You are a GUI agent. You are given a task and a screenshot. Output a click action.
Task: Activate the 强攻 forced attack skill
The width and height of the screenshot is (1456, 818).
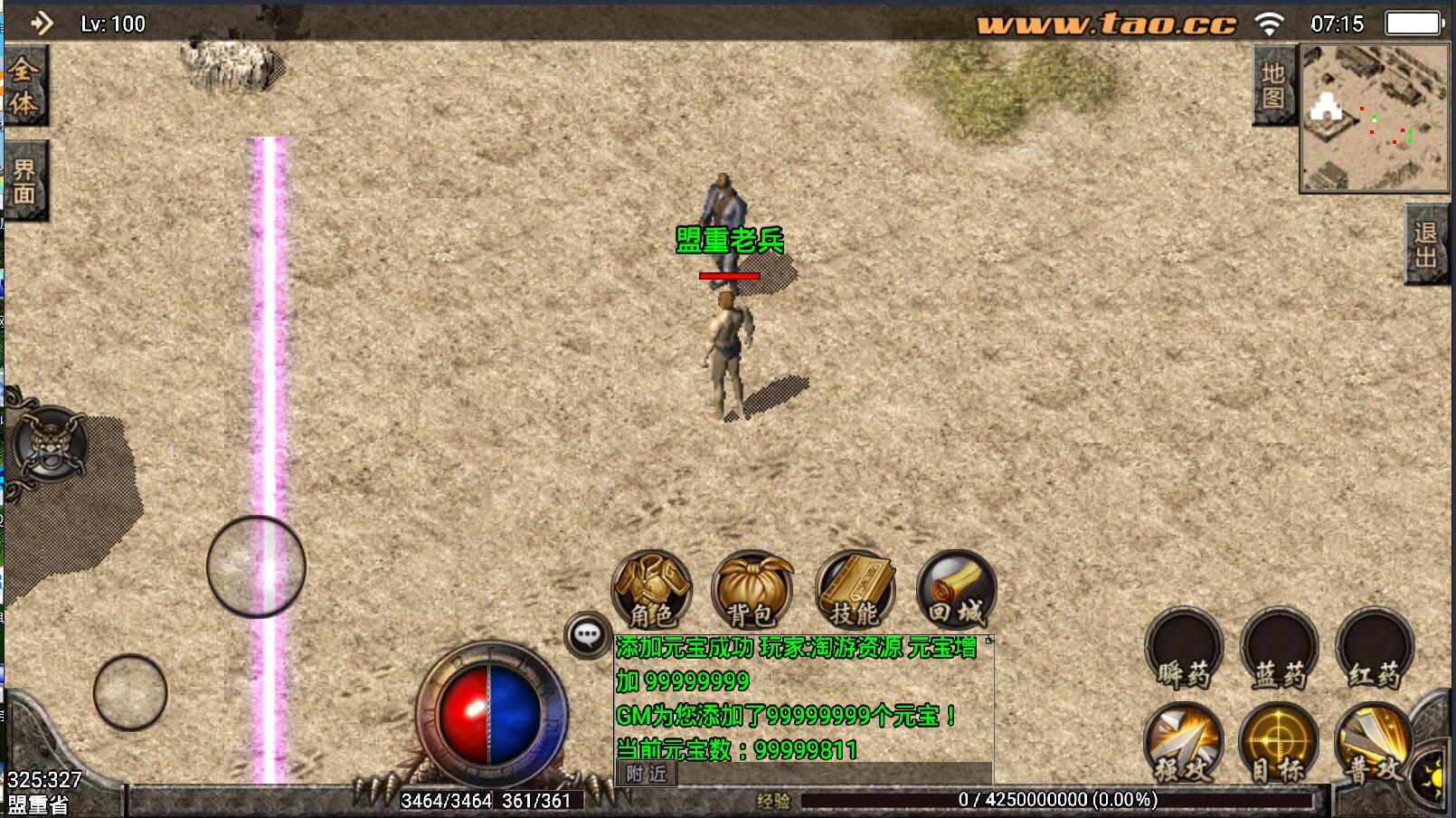coord(1183,744)
